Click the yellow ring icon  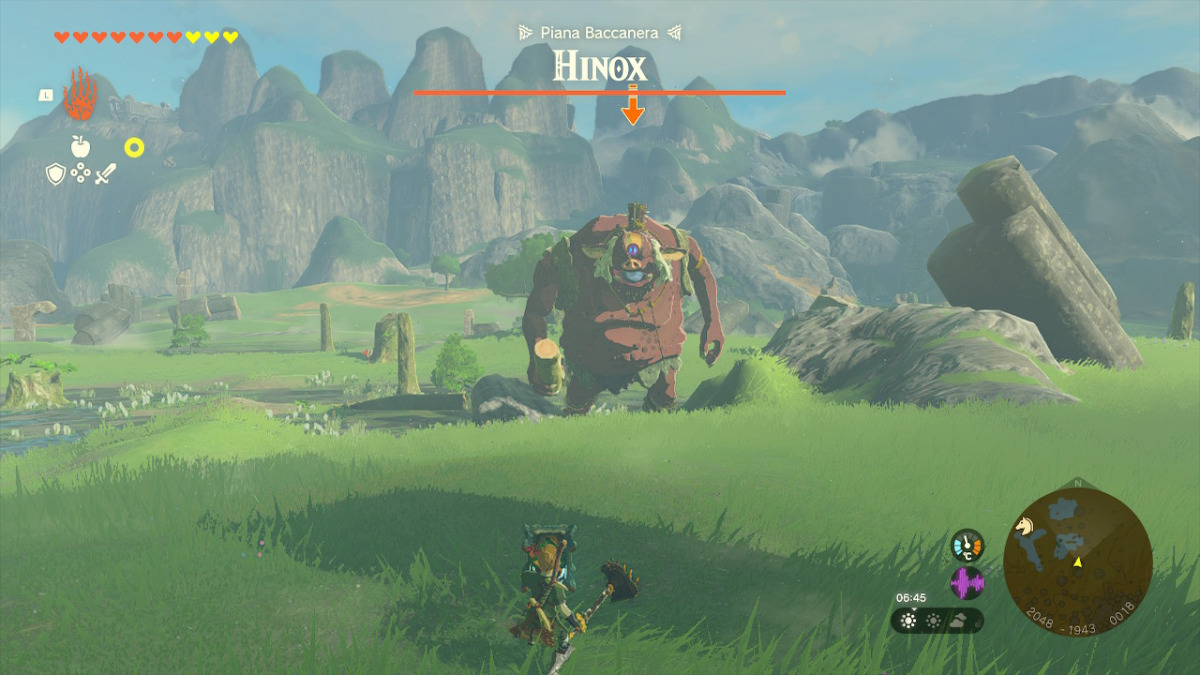coord(134,148)
